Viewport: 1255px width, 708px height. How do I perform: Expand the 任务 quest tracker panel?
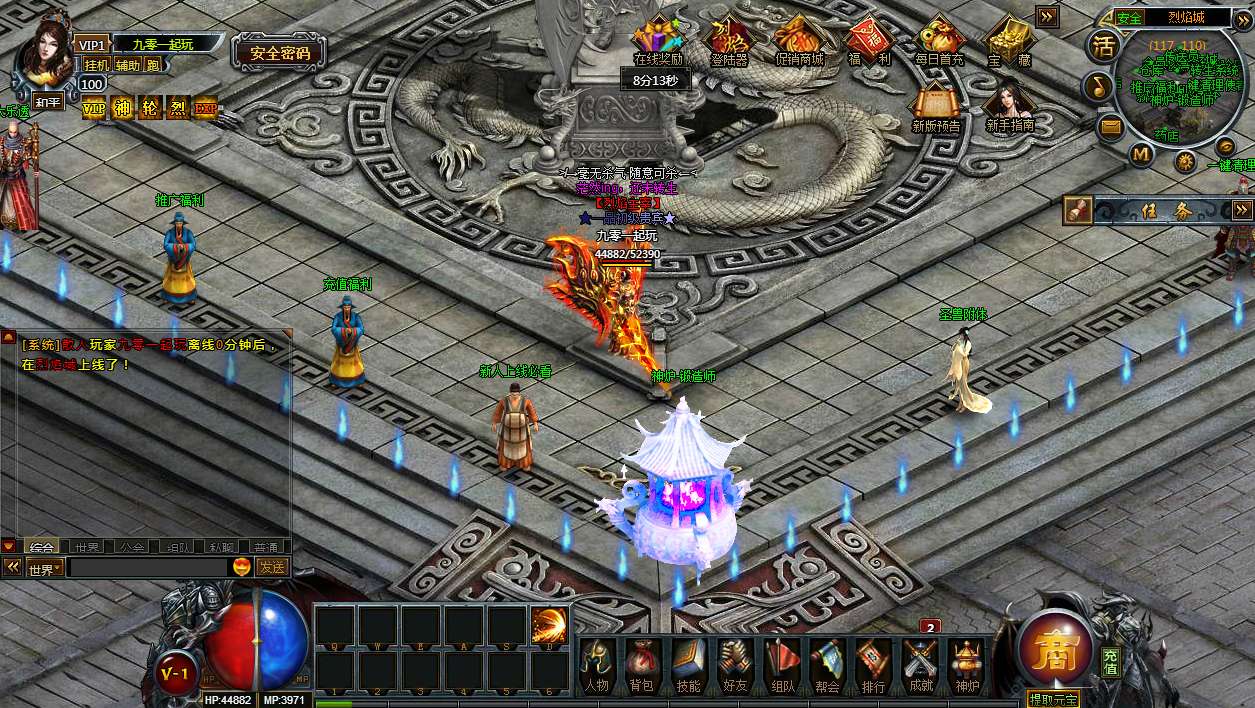point(1242,210)
